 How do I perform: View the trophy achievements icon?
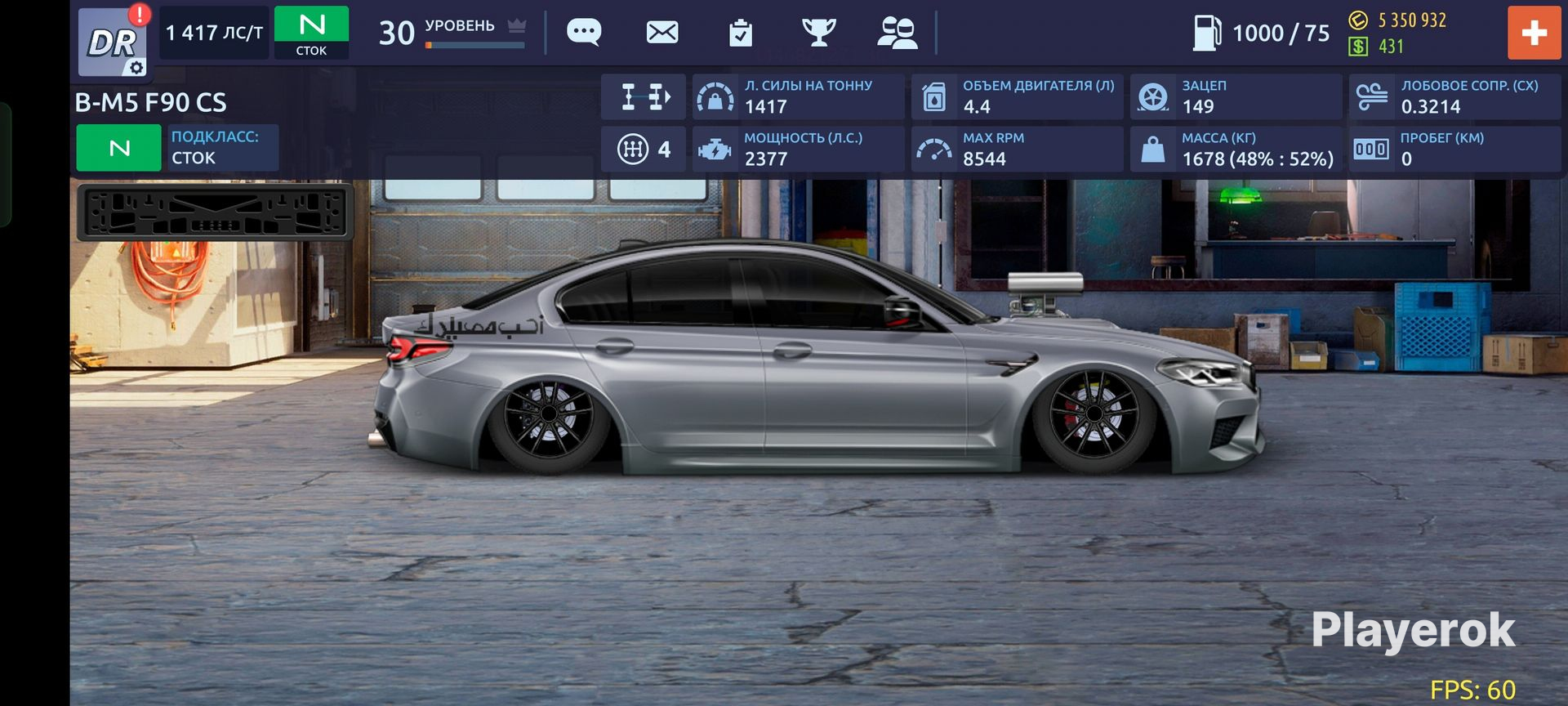[x=818, y=33]
